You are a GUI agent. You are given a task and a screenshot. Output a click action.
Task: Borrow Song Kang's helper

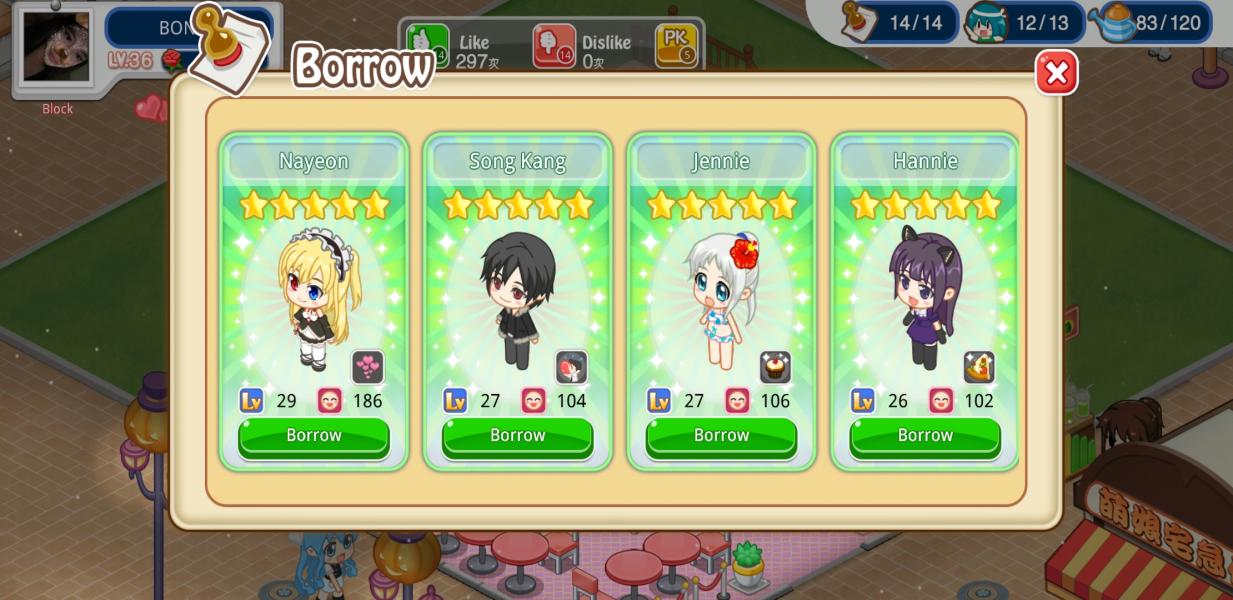click(x=517, y=436)
